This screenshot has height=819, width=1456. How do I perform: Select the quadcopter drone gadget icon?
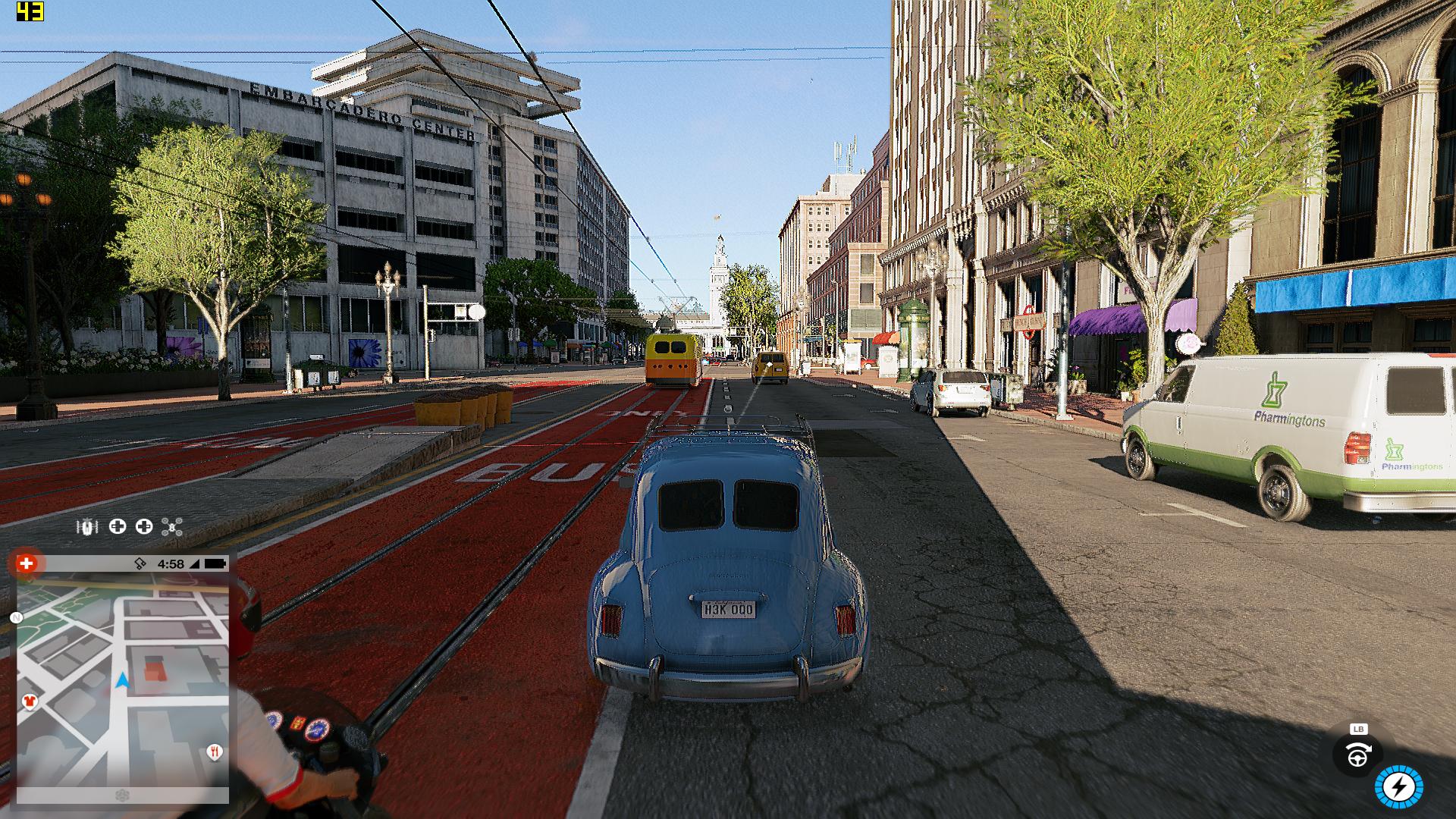pyautogui.click(x=172, y=527)
